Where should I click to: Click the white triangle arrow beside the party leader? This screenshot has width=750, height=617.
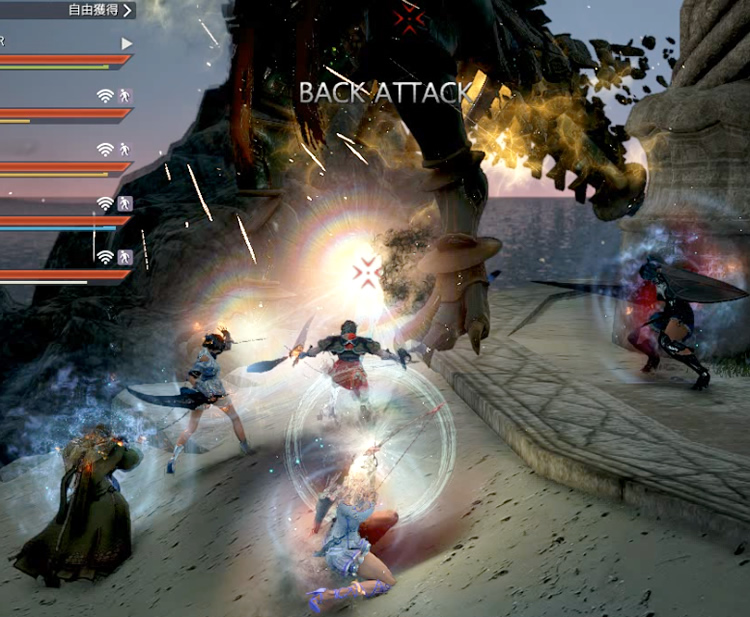coord(126,44)
